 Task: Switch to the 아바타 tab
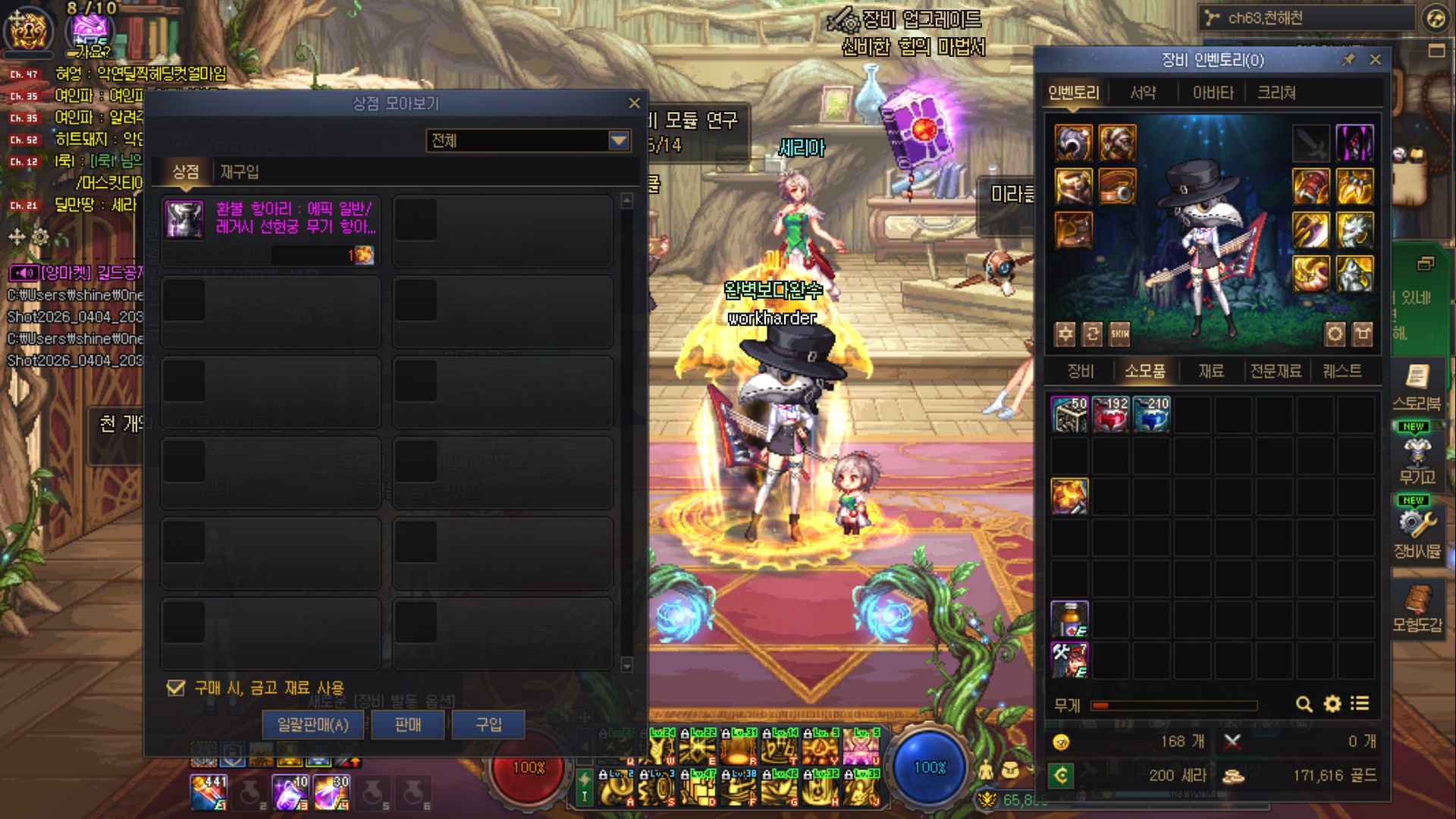tap(1213, 93)
